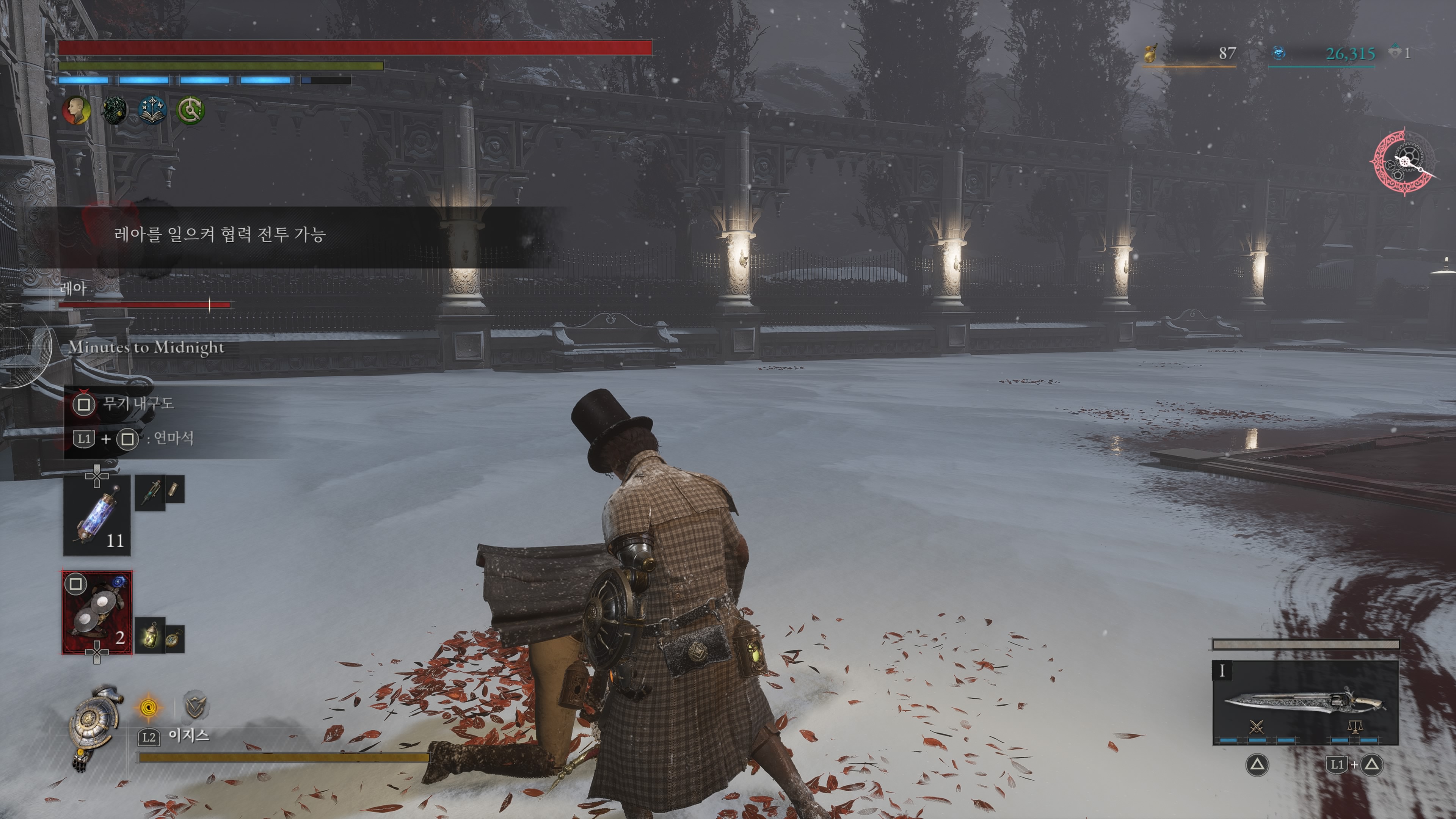Image resolution: width=1456 pixels, height=819 pixels.
Task: Click the gold coin fruit currency icon
Action: [x=1150, y=53]
